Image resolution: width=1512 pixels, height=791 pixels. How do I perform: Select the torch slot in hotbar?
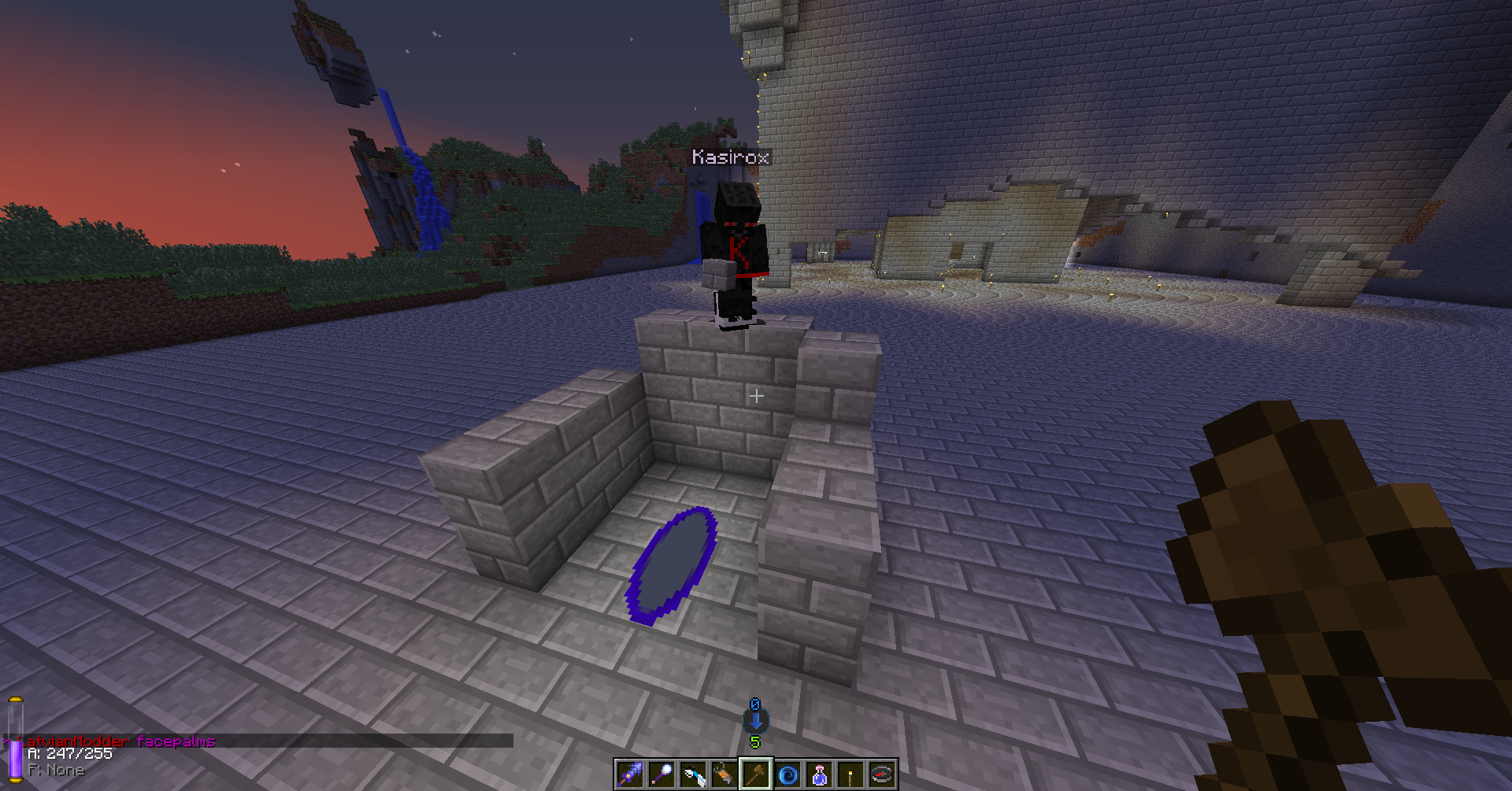pos(850,774)
